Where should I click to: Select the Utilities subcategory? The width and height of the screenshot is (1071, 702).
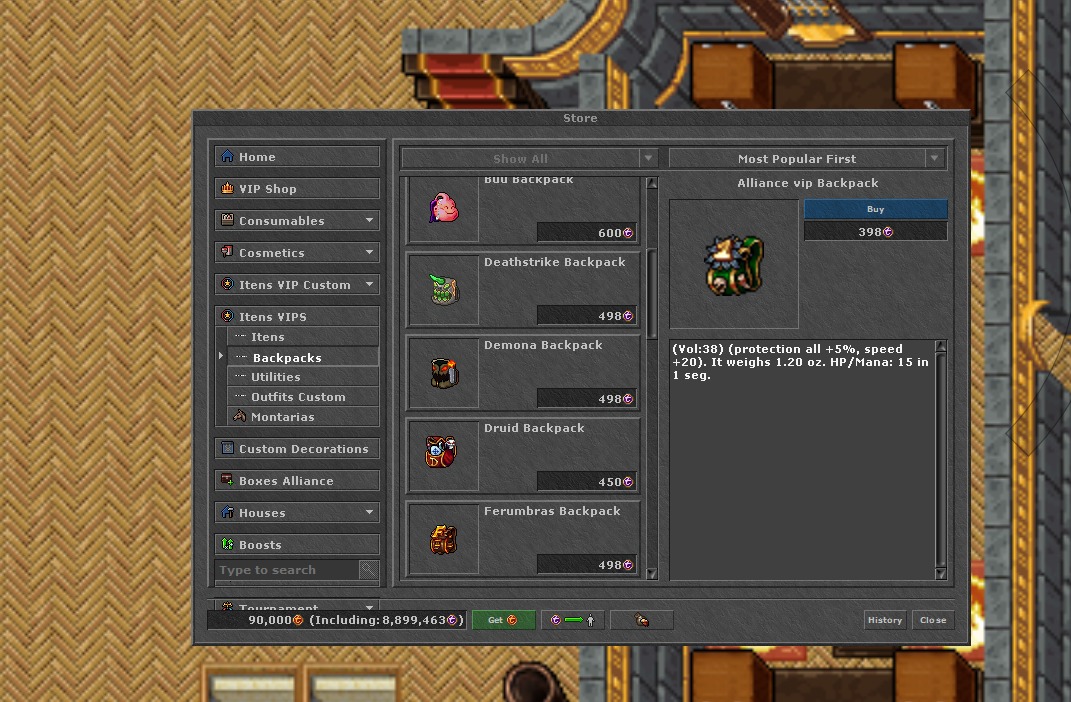tap(276, 377)
